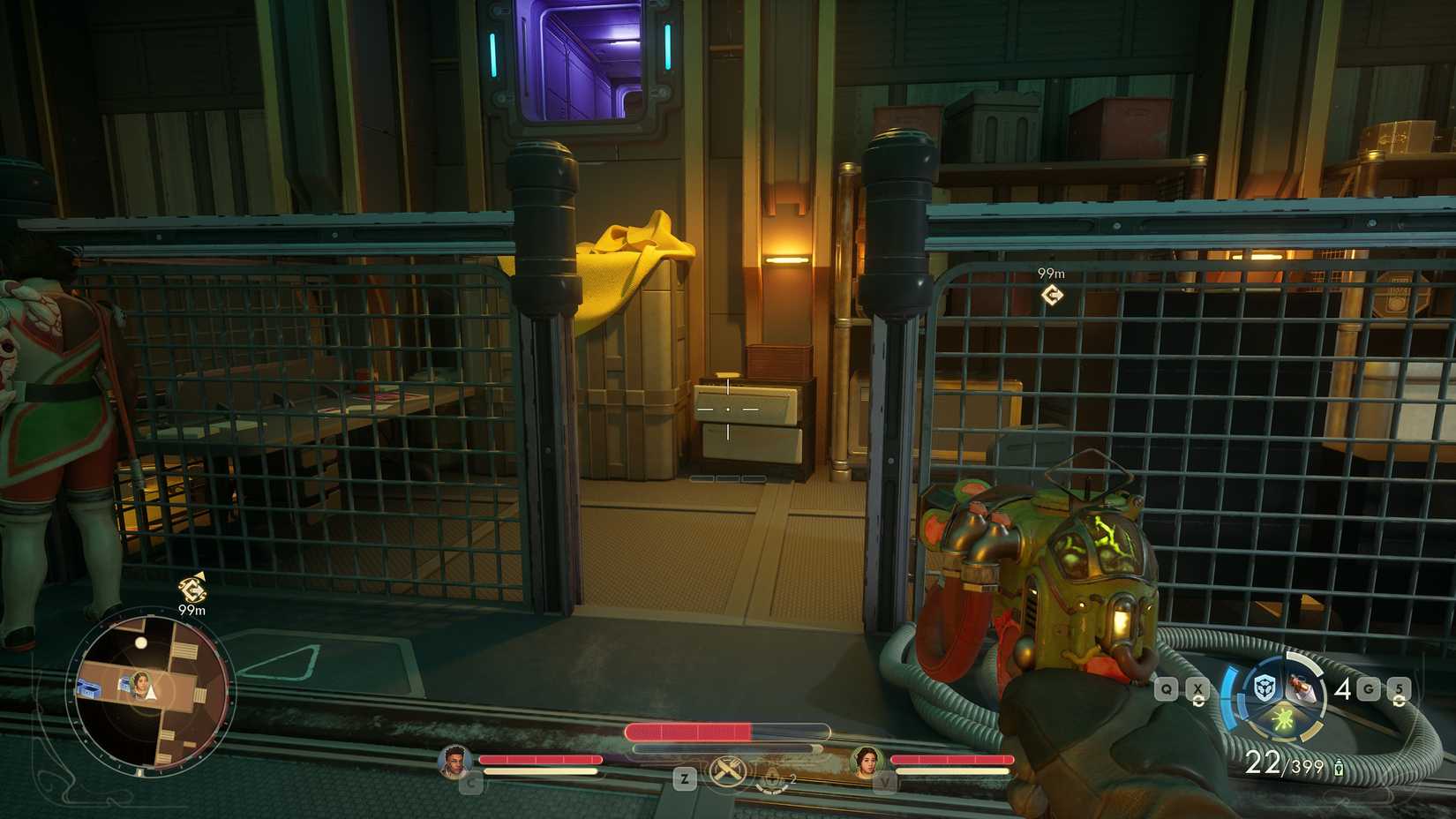1456x819 pixels.
Task: Click the blue crate marker on the minimap
Action: tap(88, 688)
